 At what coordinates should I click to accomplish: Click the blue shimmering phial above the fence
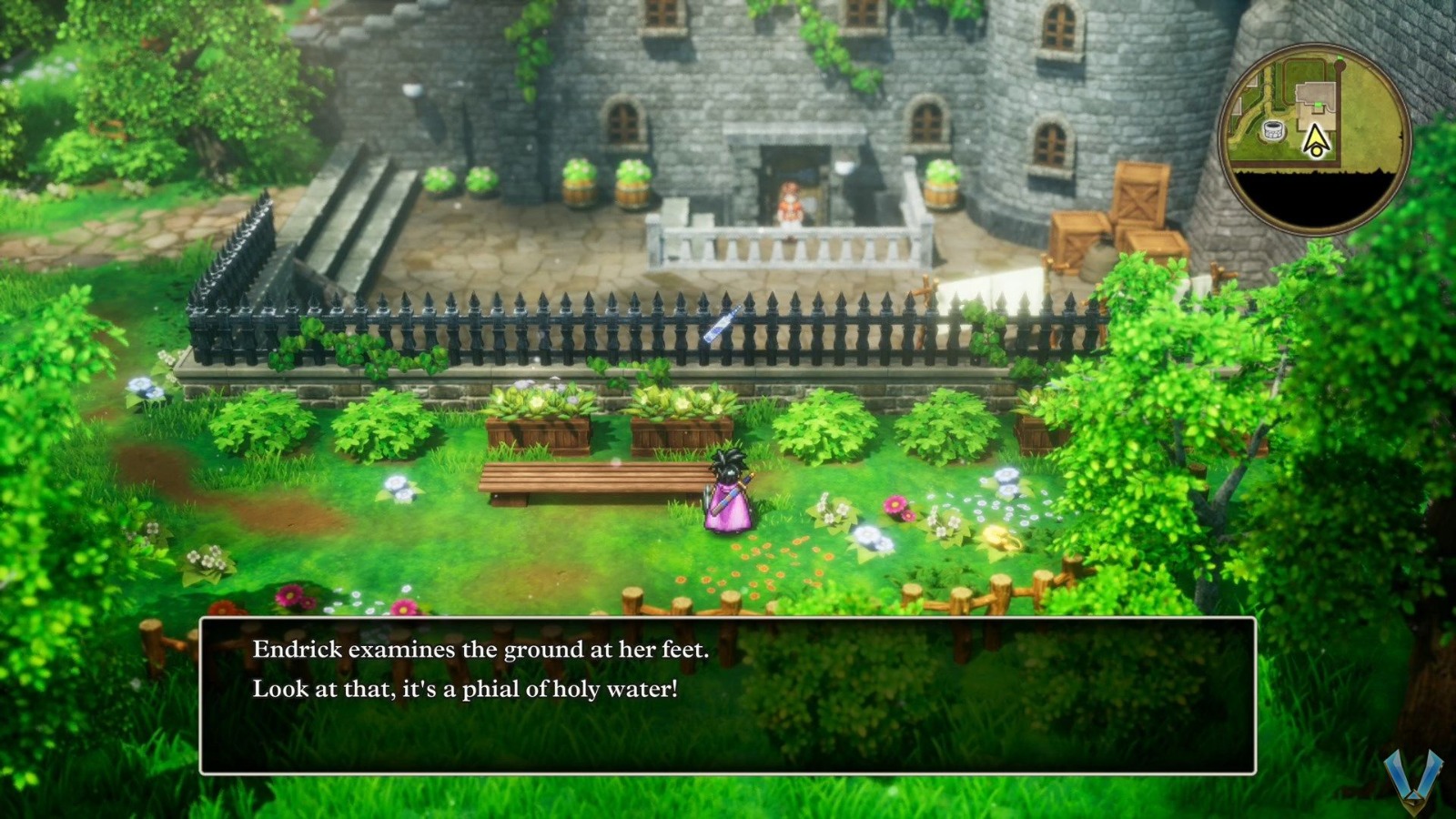pyautogui.click(x=722, y=326)
